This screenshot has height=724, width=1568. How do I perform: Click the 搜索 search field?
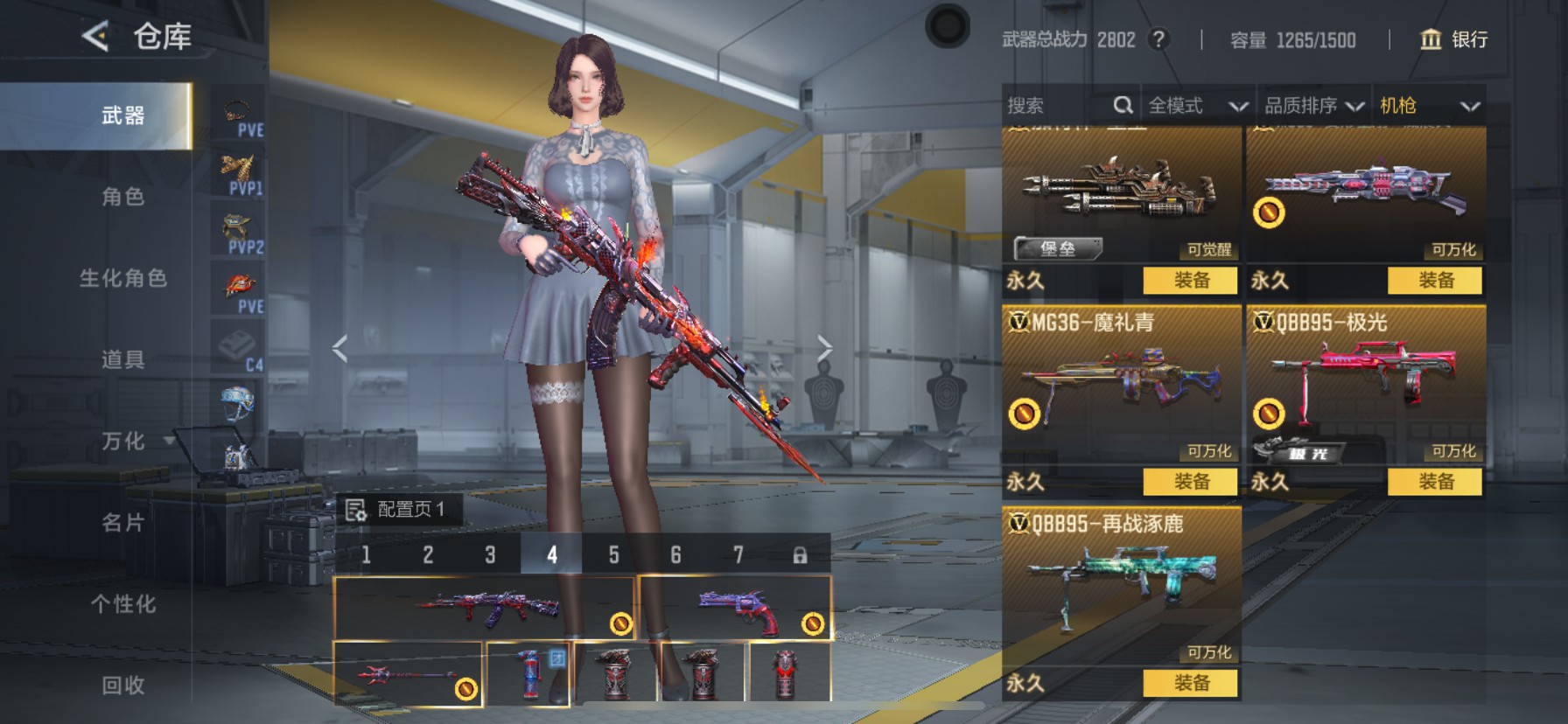[1059, 106]
